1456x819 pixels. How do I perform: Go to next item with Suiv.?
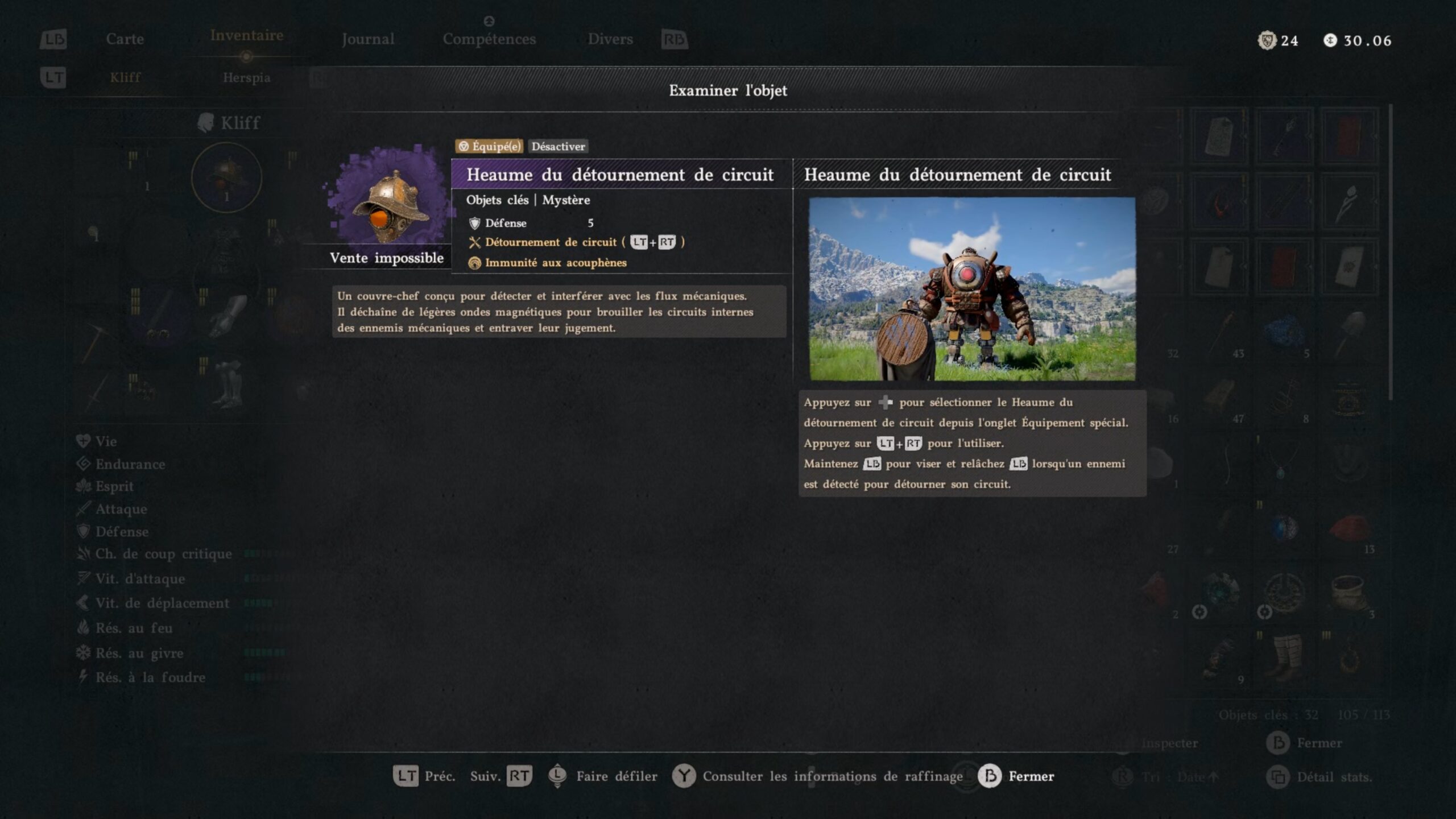(500, 776)
